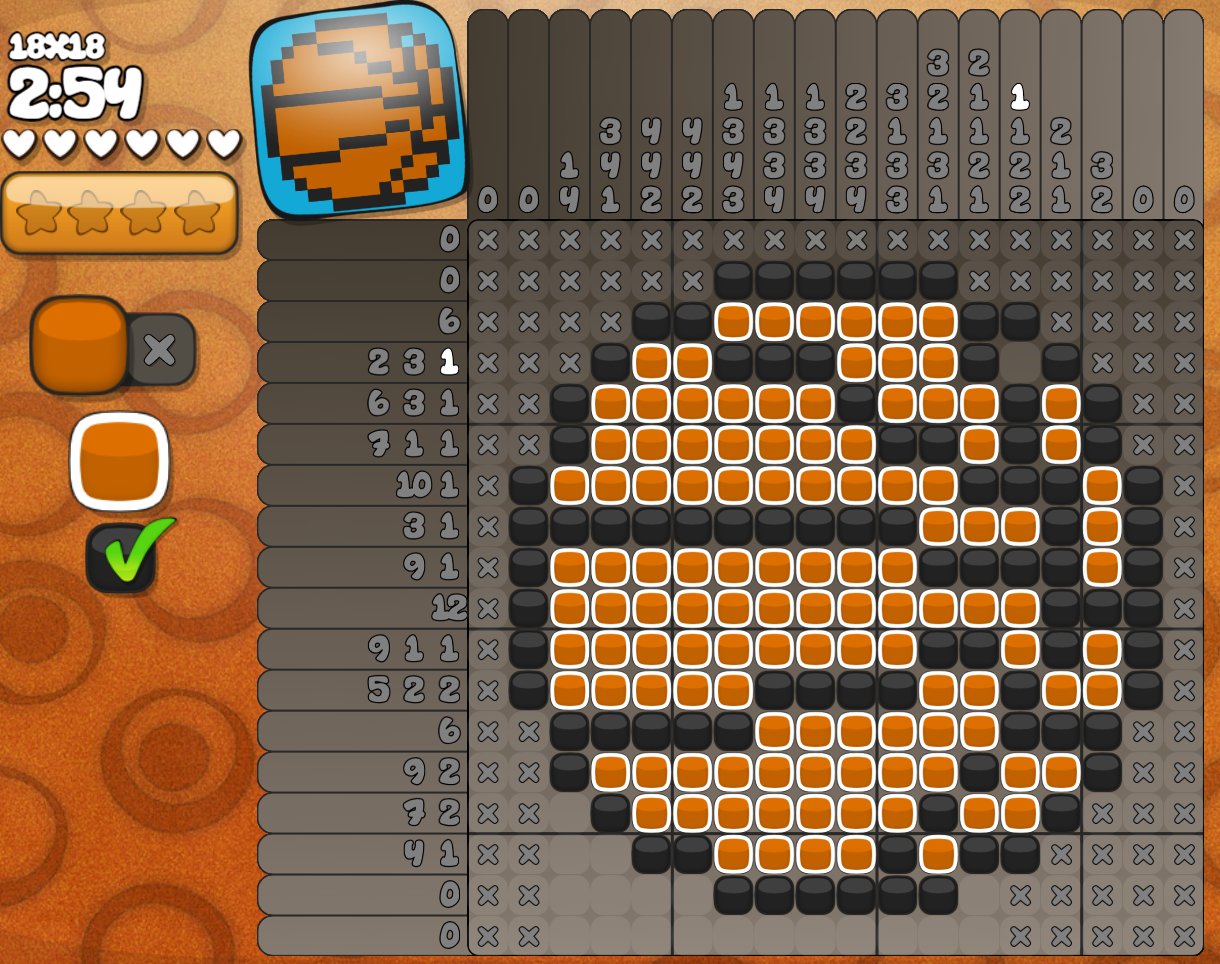
Task: Select the orange color swatch
Action: point(119,462)
